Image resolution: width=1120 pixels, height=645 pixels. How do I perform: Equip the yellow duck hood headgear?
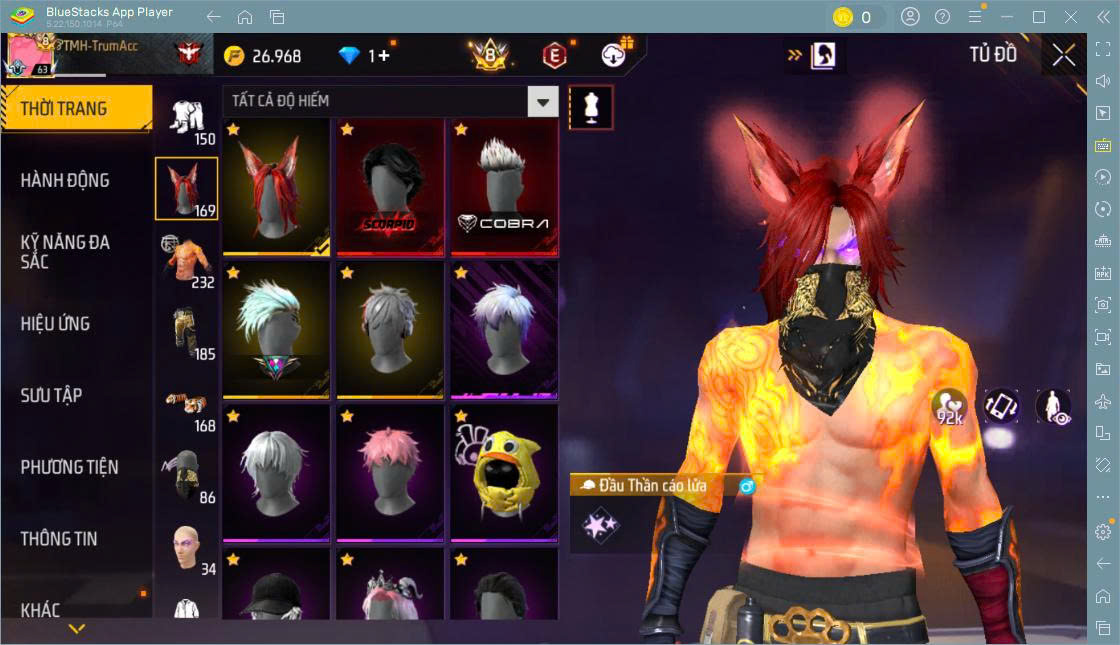click(x=504, y=471)
